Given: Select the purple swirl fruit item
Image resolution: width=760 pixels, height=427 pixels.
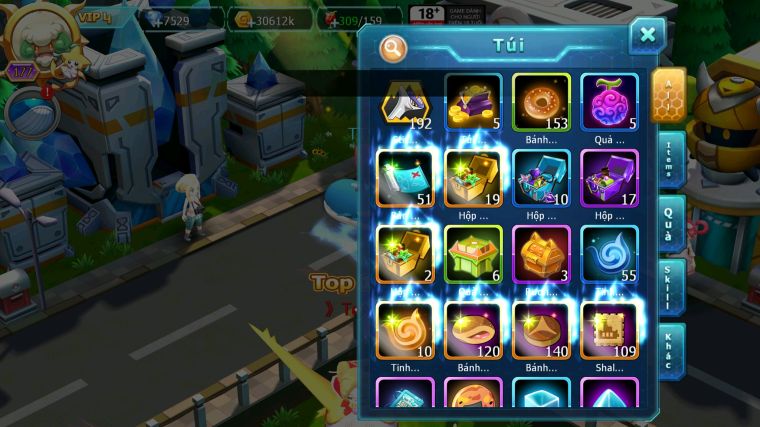Looking at the screenshot, I should [609, 100].
